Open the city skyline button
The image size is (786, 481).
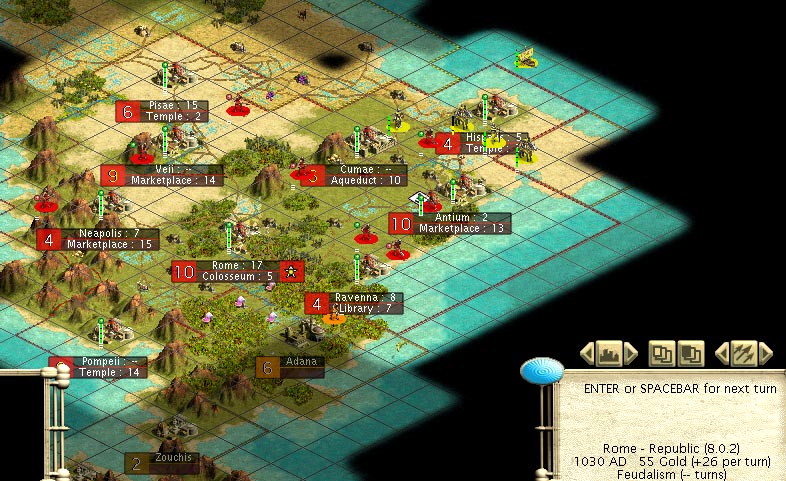pos(609,353)
